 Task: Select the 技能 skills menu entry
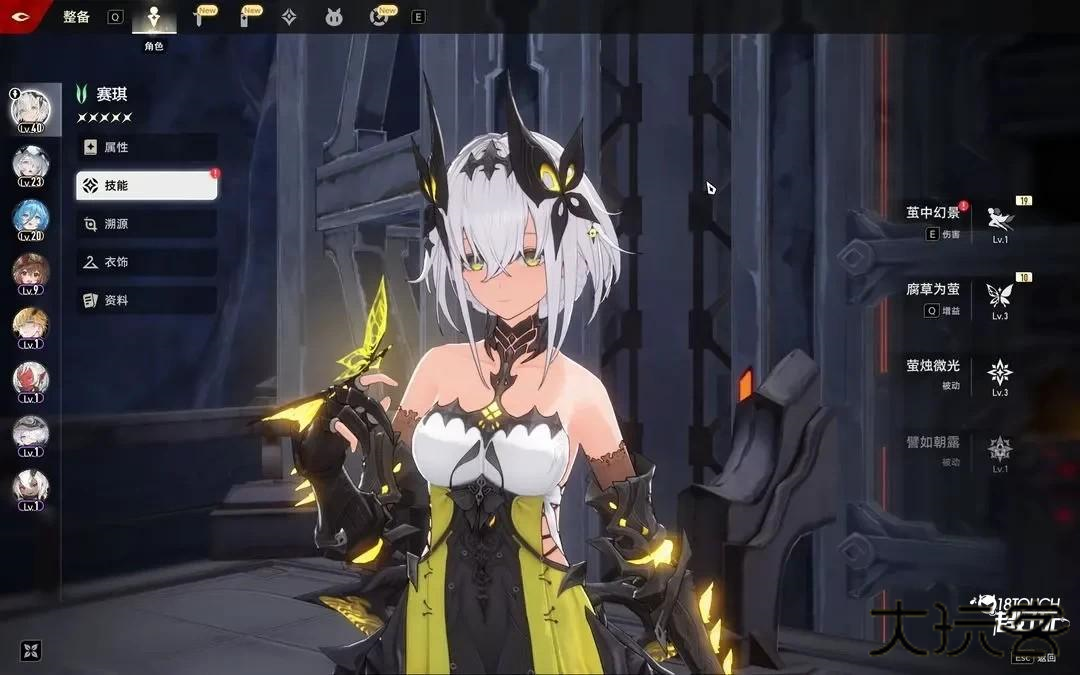point(147,185)
